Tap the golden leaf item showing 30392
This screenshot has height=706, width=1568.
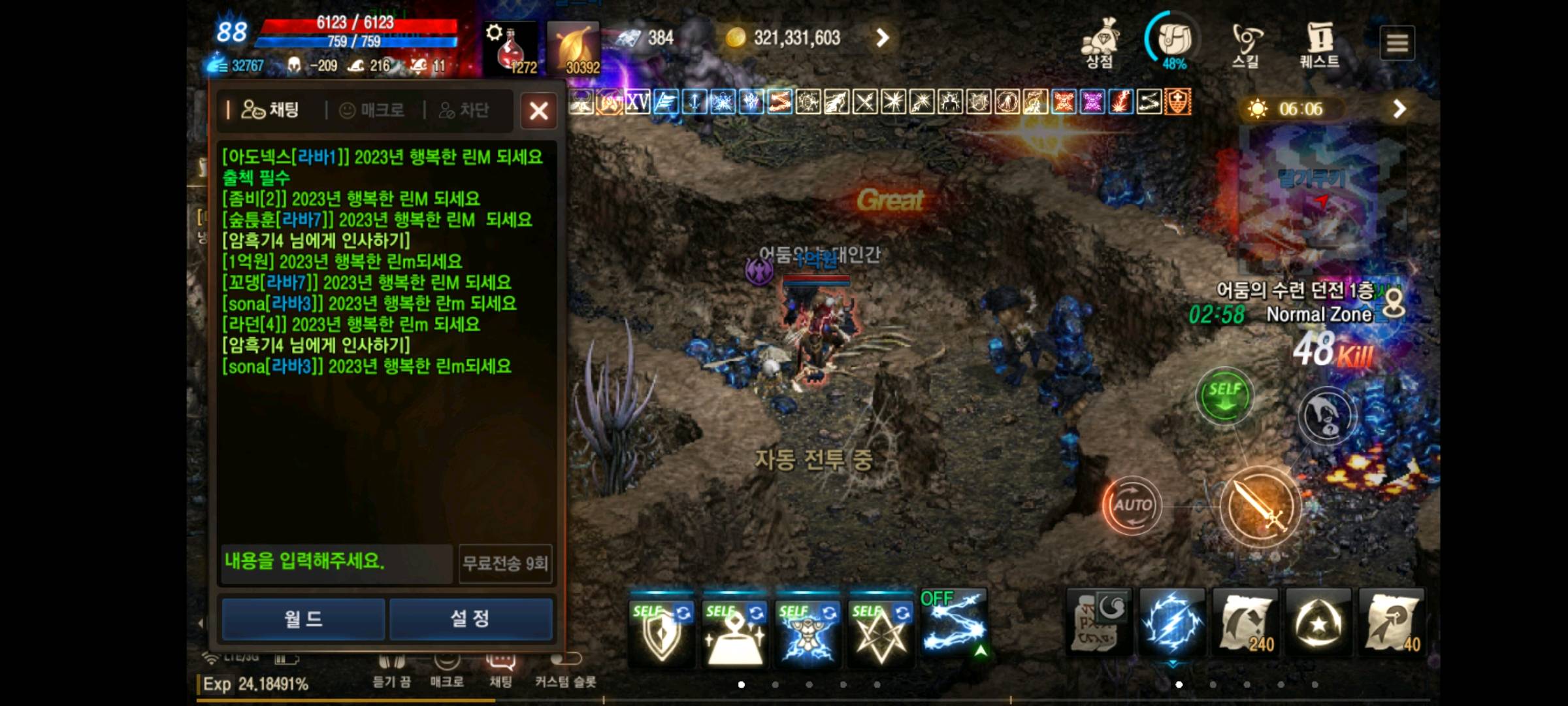[x=574, y=44]
